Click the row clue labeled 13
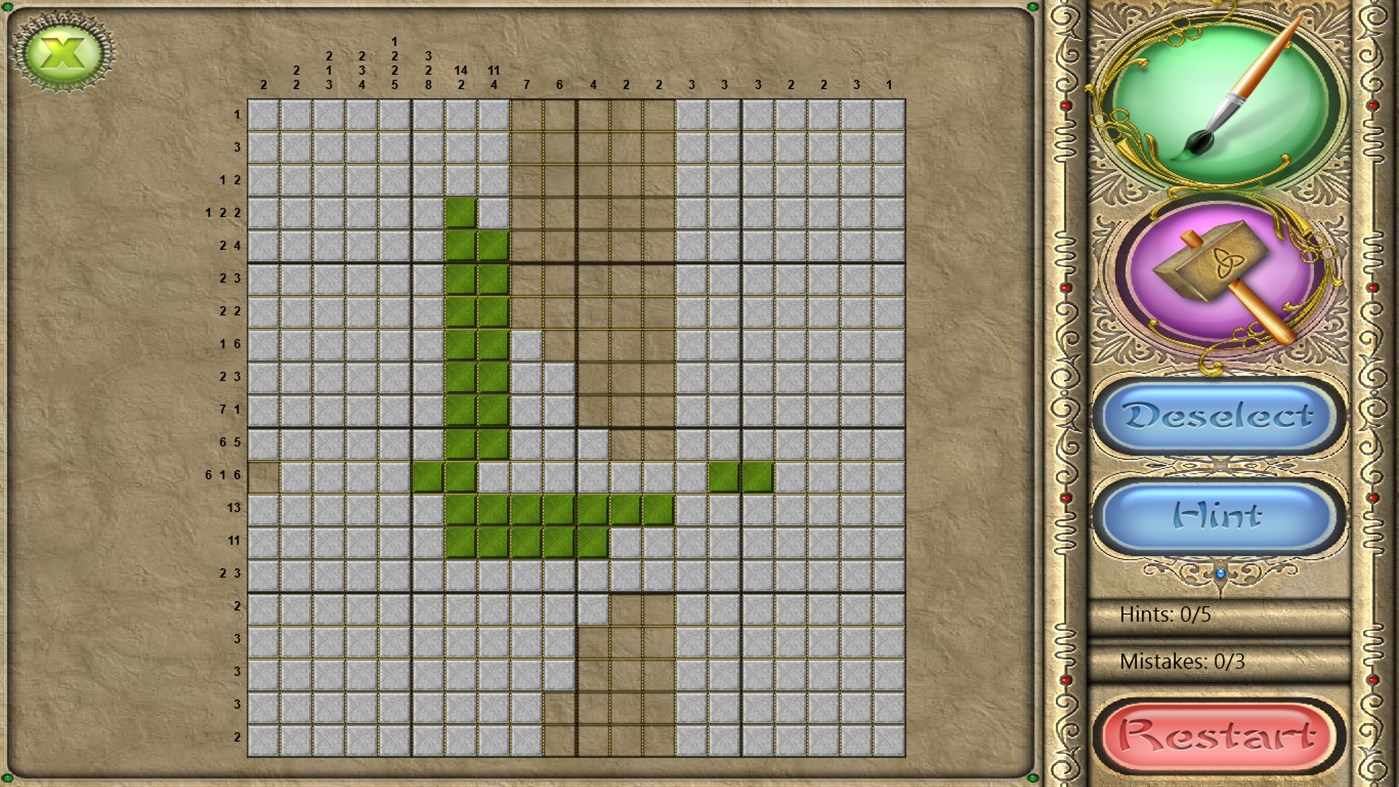Viewport: 1399px width, 787px height. click(234, 507)
